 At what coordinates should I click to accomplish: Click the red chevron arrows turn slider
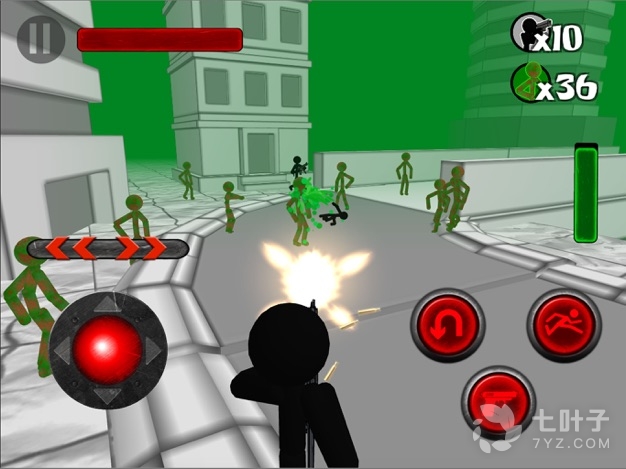(x=108, y=249)
